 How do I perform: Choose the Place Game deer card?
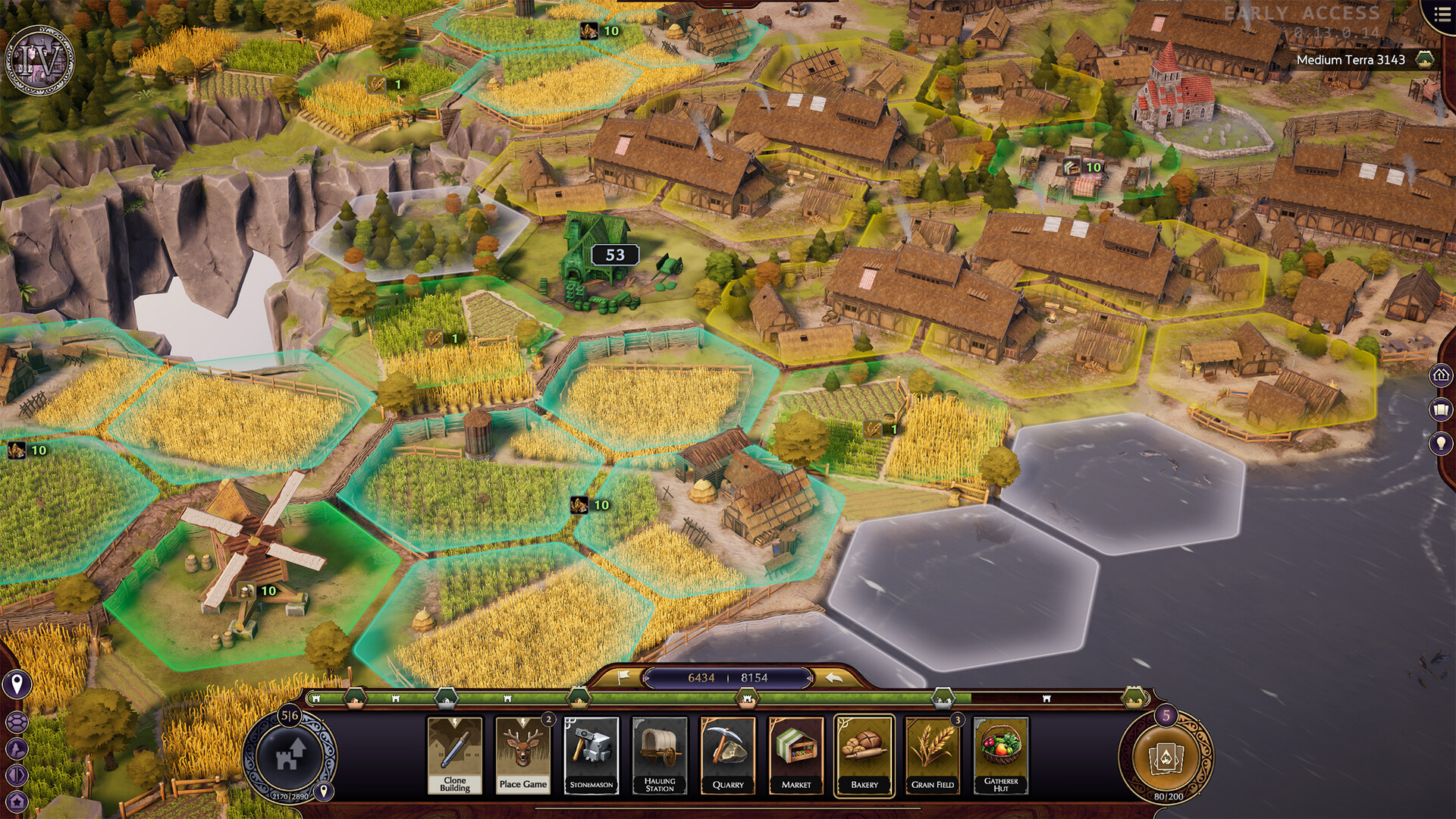[522, 755]
